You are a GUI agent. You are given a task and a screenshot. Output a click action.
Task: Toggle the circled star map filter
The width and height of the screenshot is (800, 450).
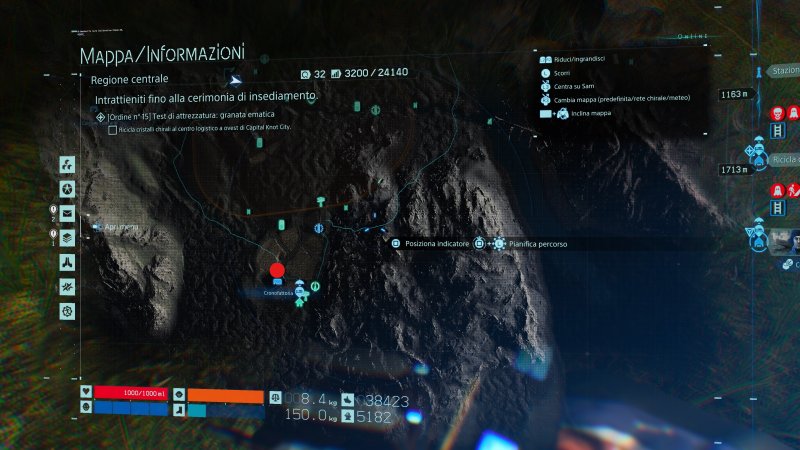point(67,189)
